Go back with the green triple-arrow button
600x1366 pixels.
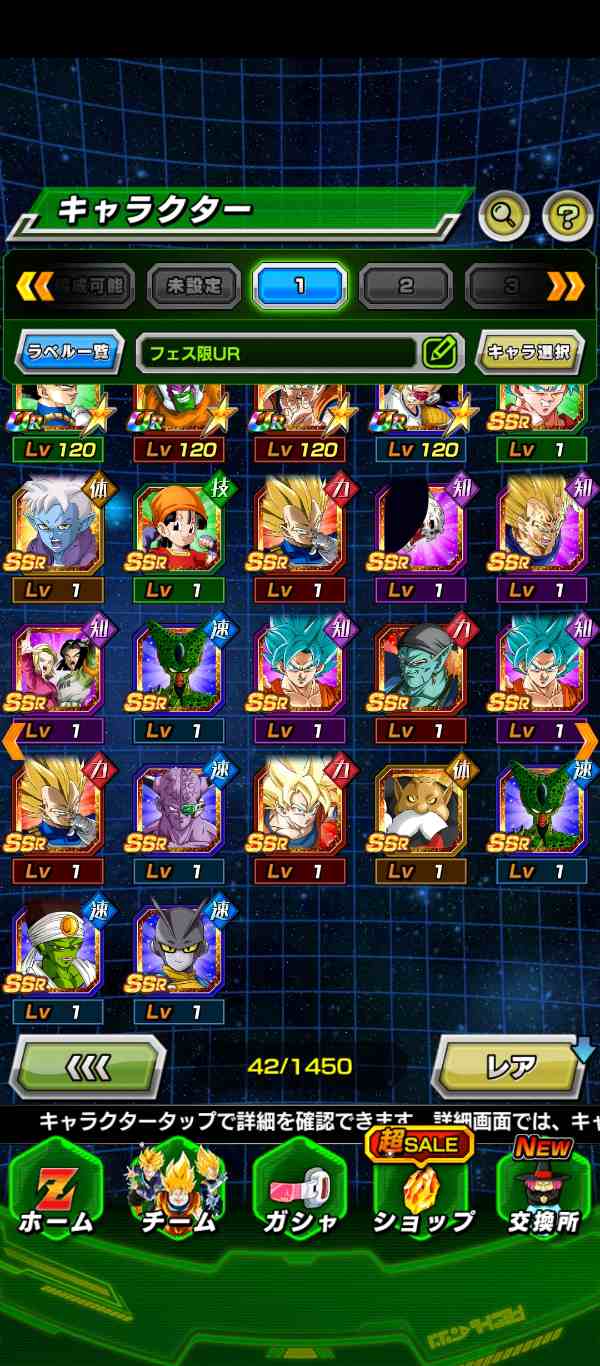[86, 1066]
